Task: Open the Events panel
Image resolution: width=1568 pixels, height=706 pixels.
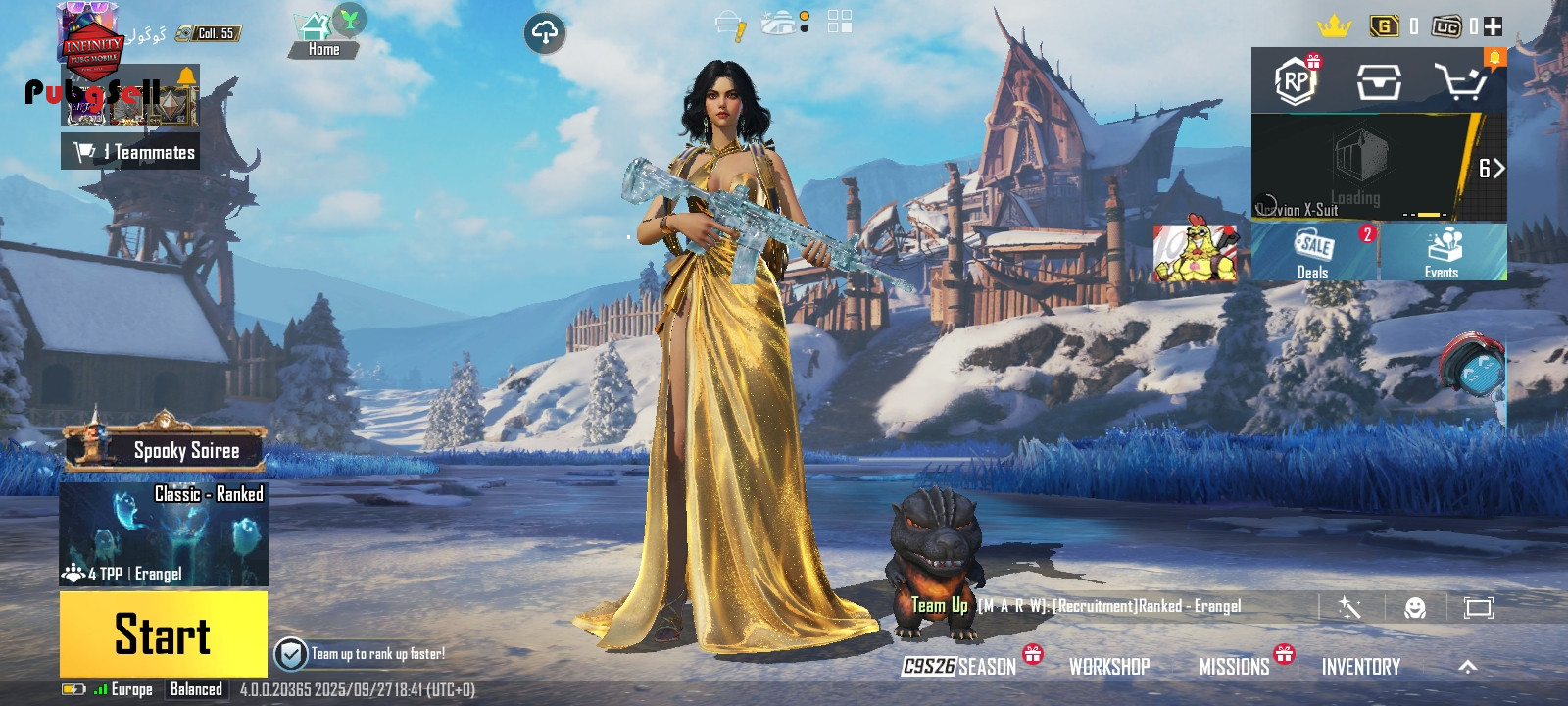Action: (1442, 253)
